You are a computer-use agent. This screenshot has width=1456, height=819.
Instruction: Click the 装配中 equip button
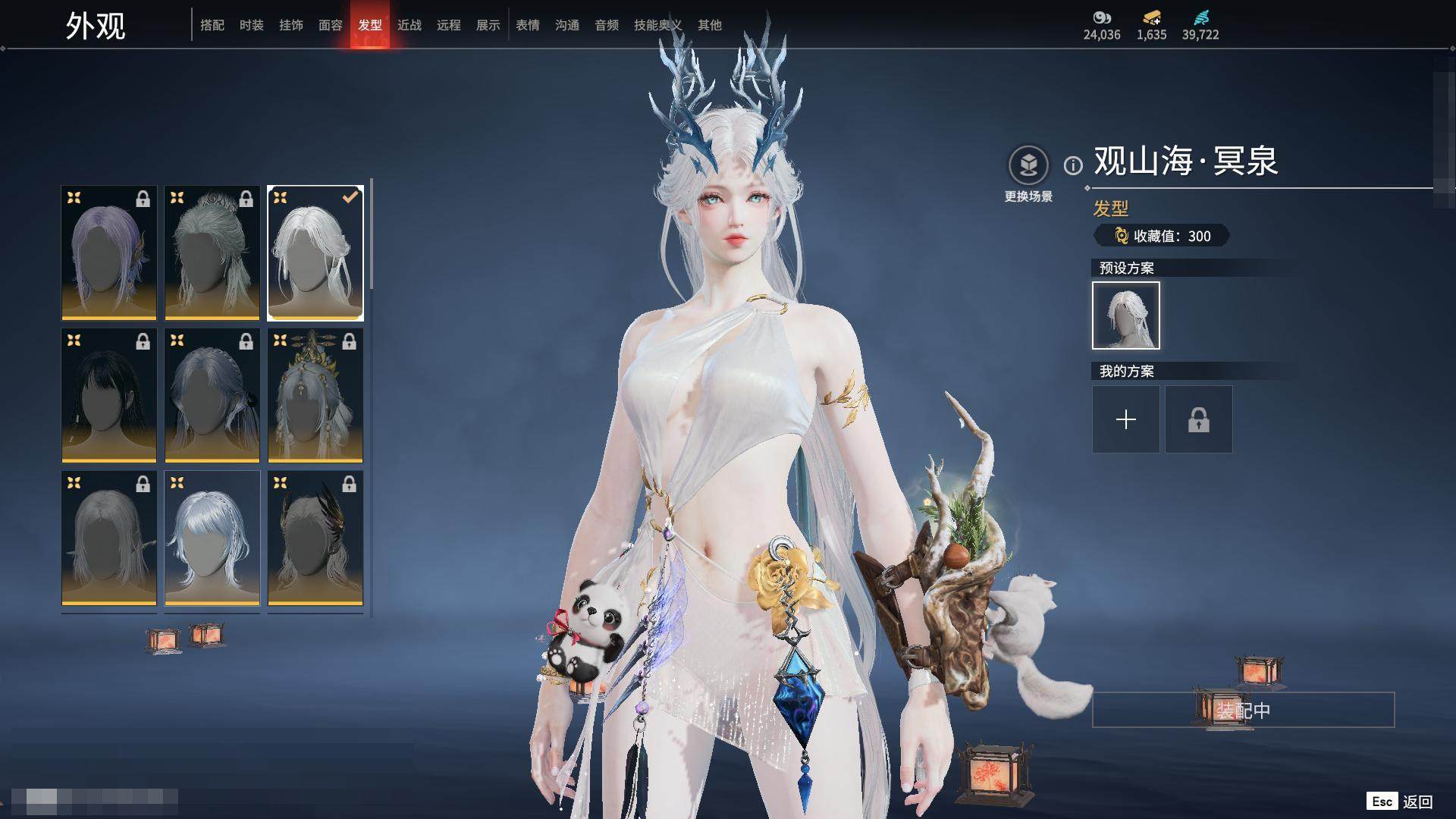point(1243,710)
